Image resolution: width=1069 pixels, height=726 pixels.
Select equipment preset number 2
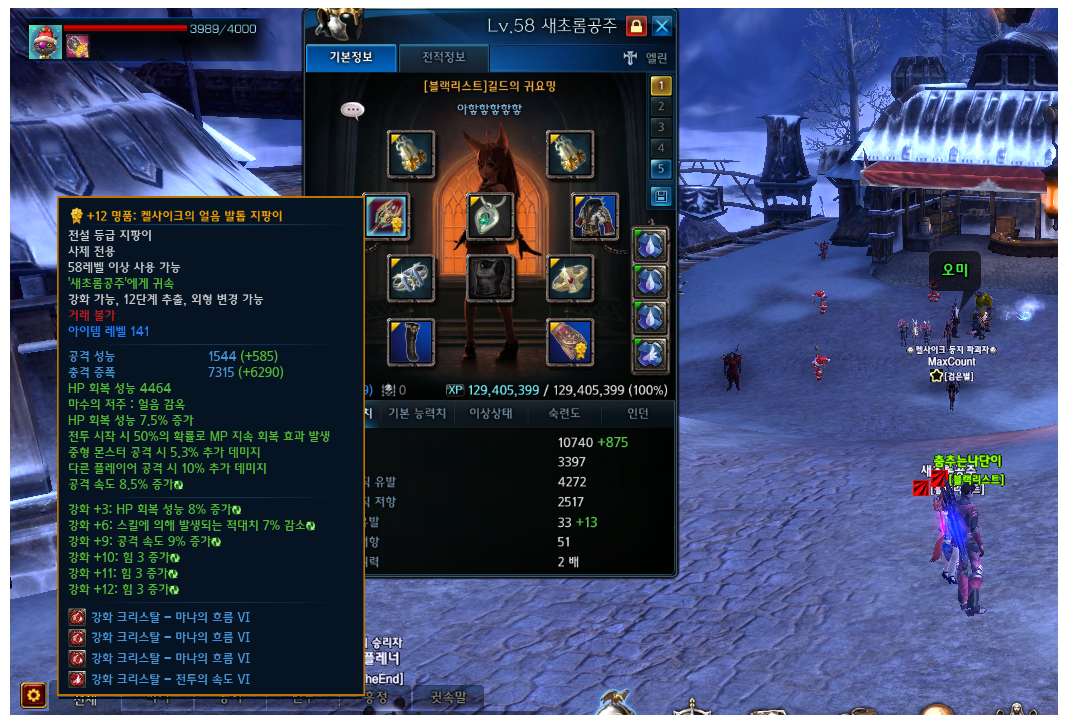[x=660, y=107]
